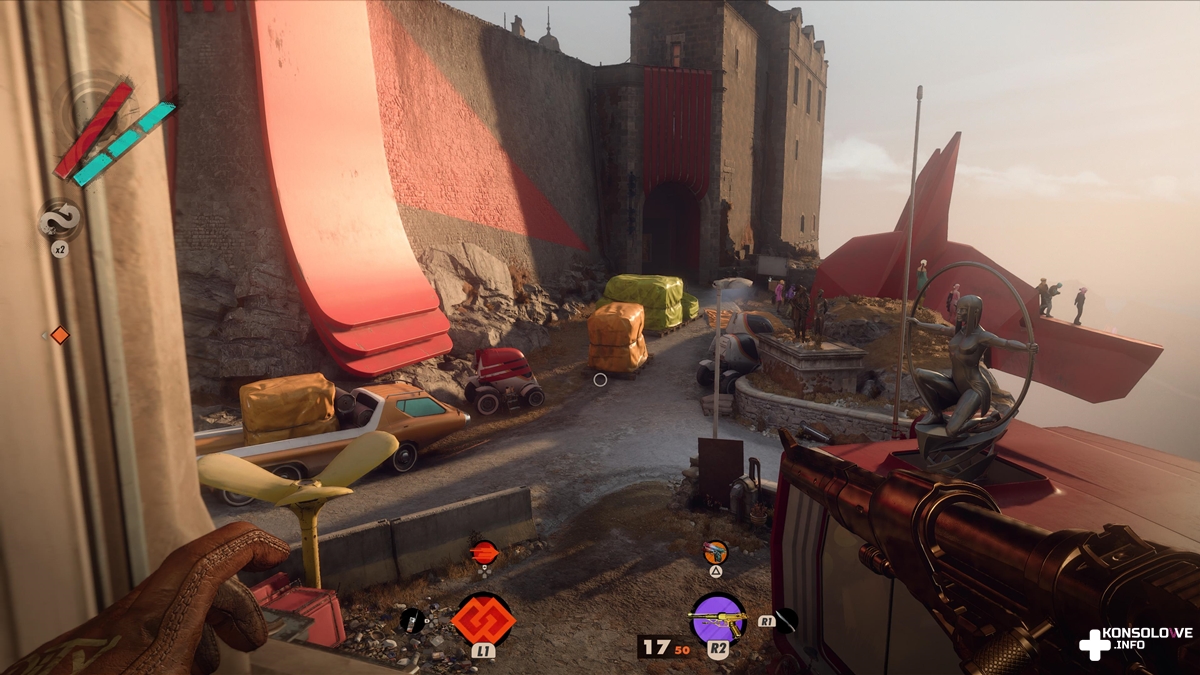
Task: Click the Reprise rewind-arrow icon
Action: tap(59, 219)
